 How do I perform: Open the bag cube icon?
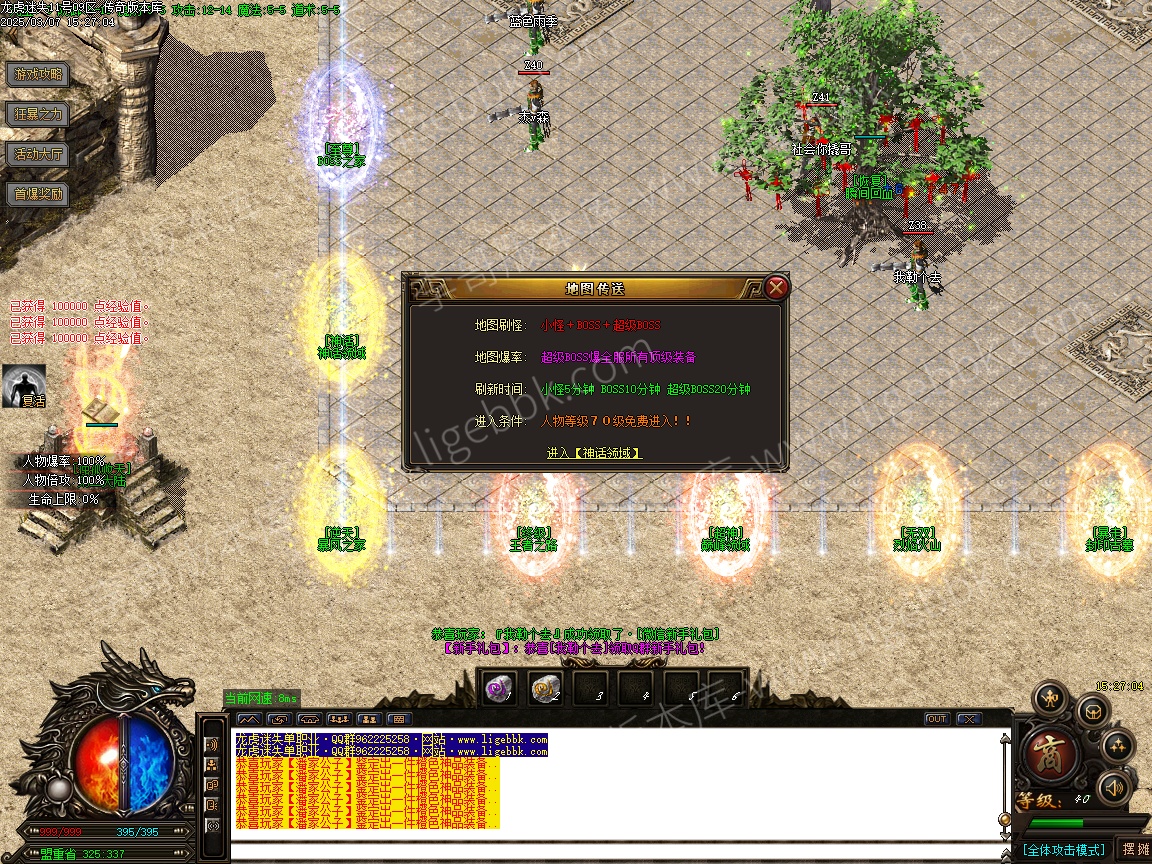point(1091,712)
